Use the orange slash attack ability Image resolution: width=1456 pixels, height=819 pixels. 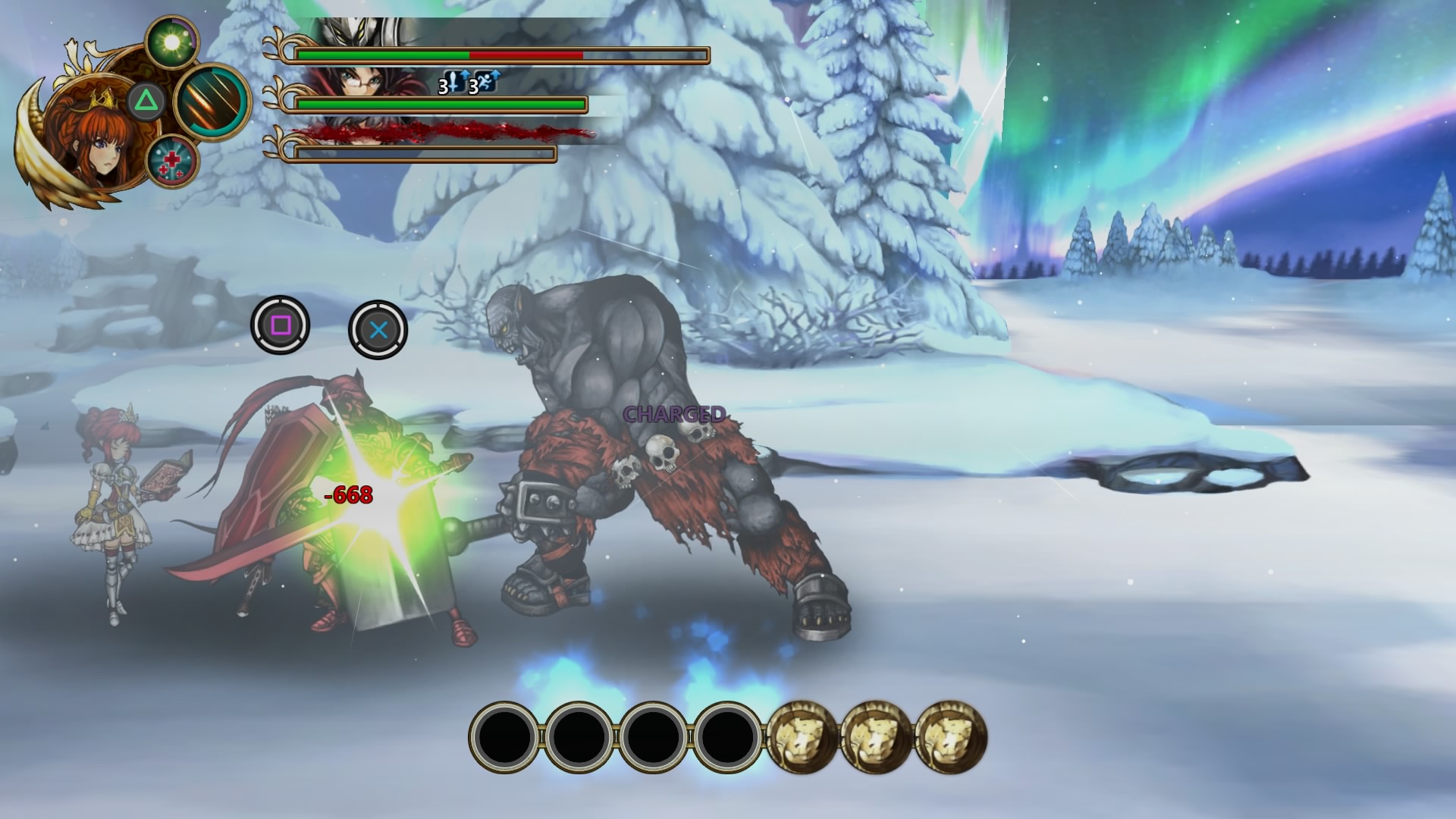click(212, 102)
